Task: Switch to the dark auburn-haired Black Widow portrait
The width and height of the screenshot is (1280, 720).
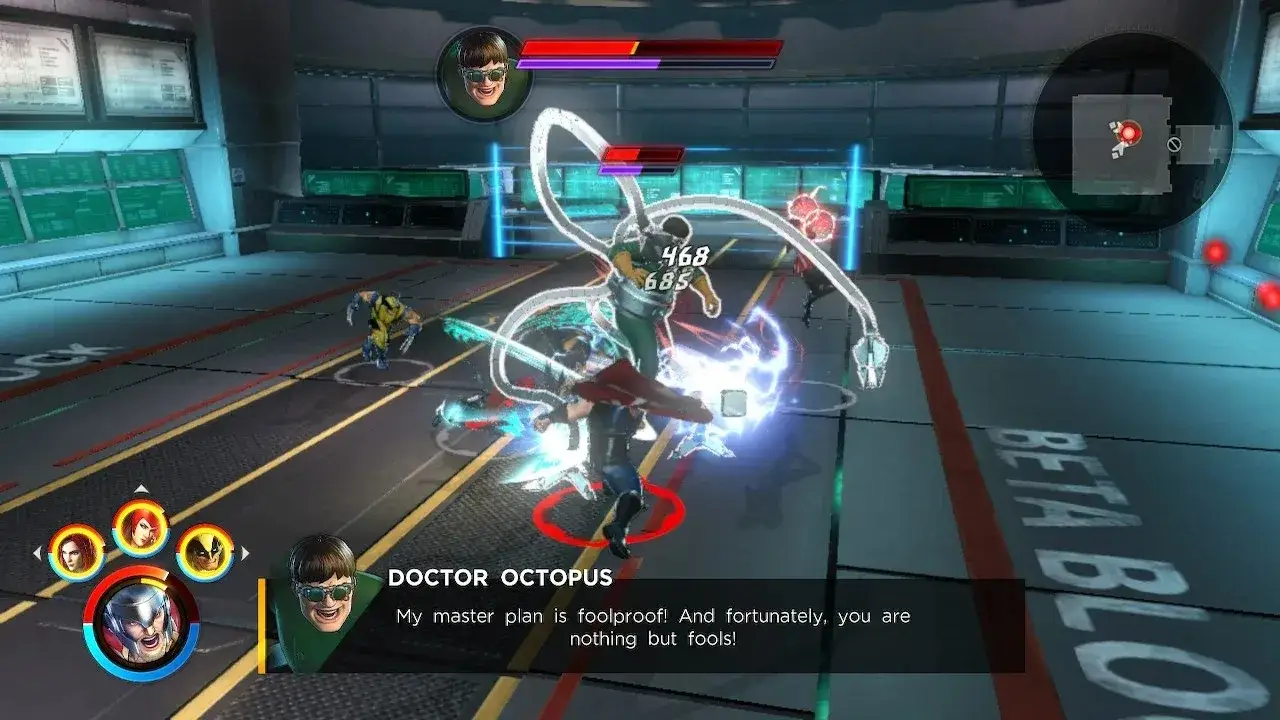Action: tap(77, 552)
